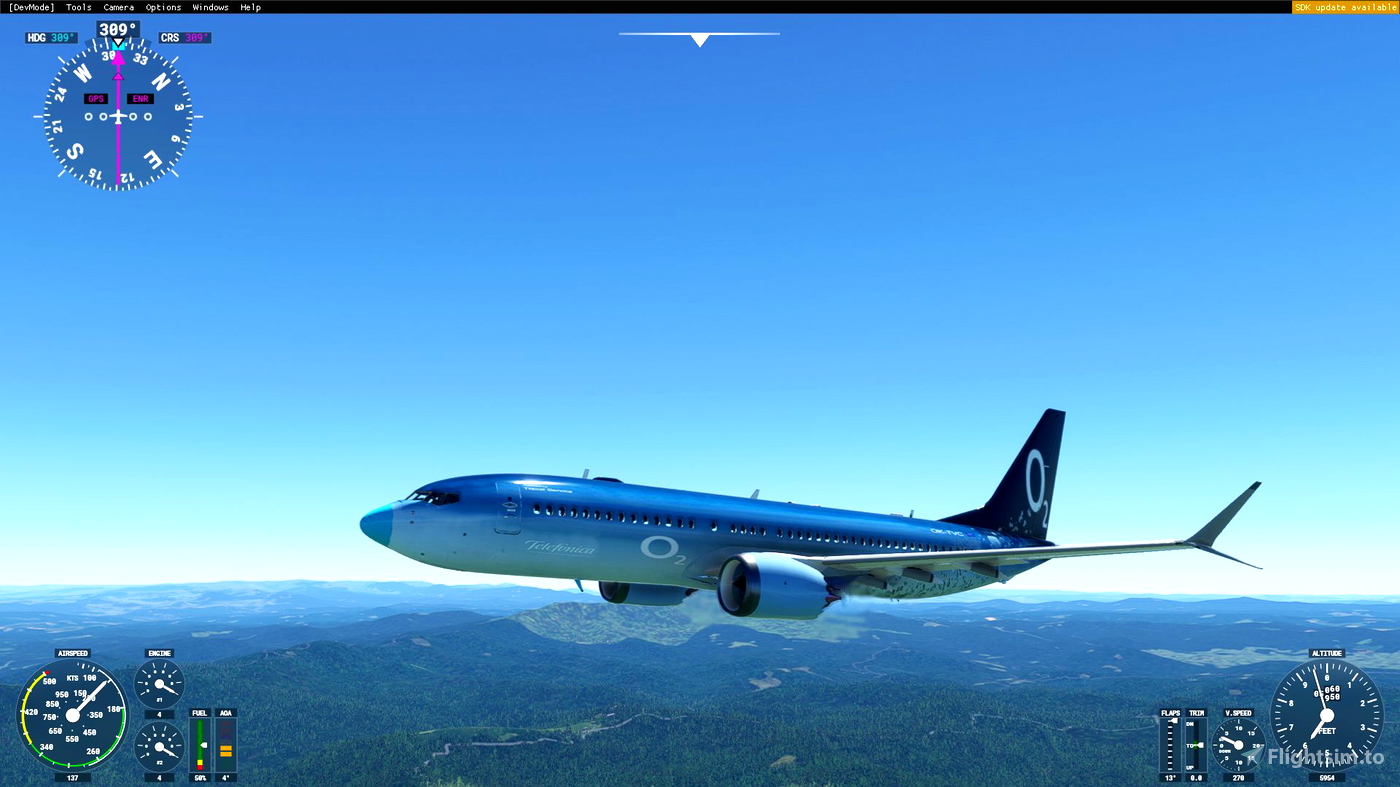Viewport: 1400px width, 787px height.
Task: Toggle the ENR enroute annunciator
Action: (139, 98)
